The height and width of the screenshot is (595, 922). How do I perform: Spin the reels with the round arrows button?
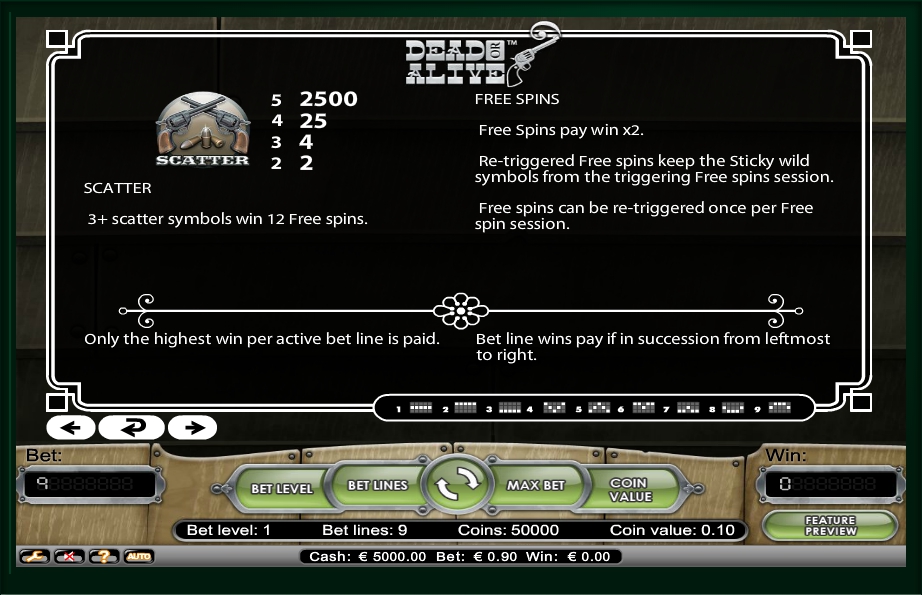point(456,485)
